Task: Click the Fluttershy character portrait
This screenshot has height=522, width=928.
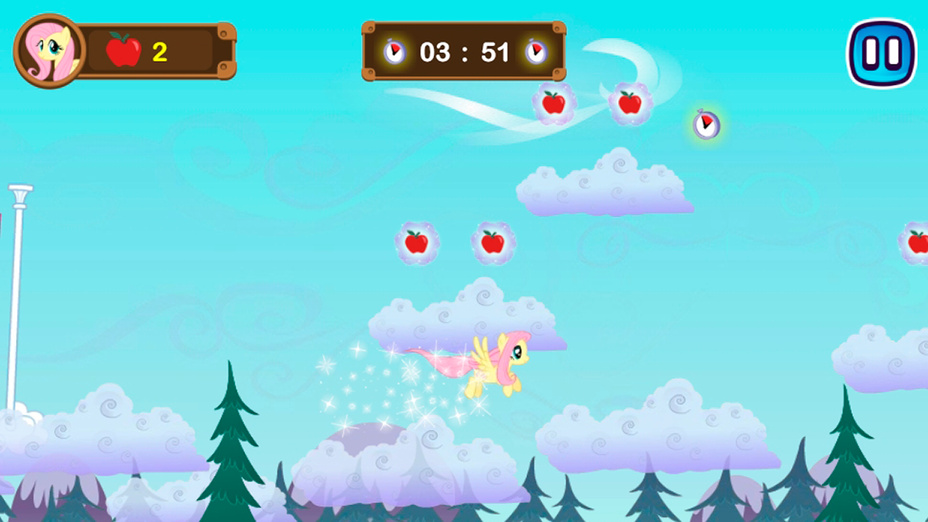Action: tap(49, 51)
